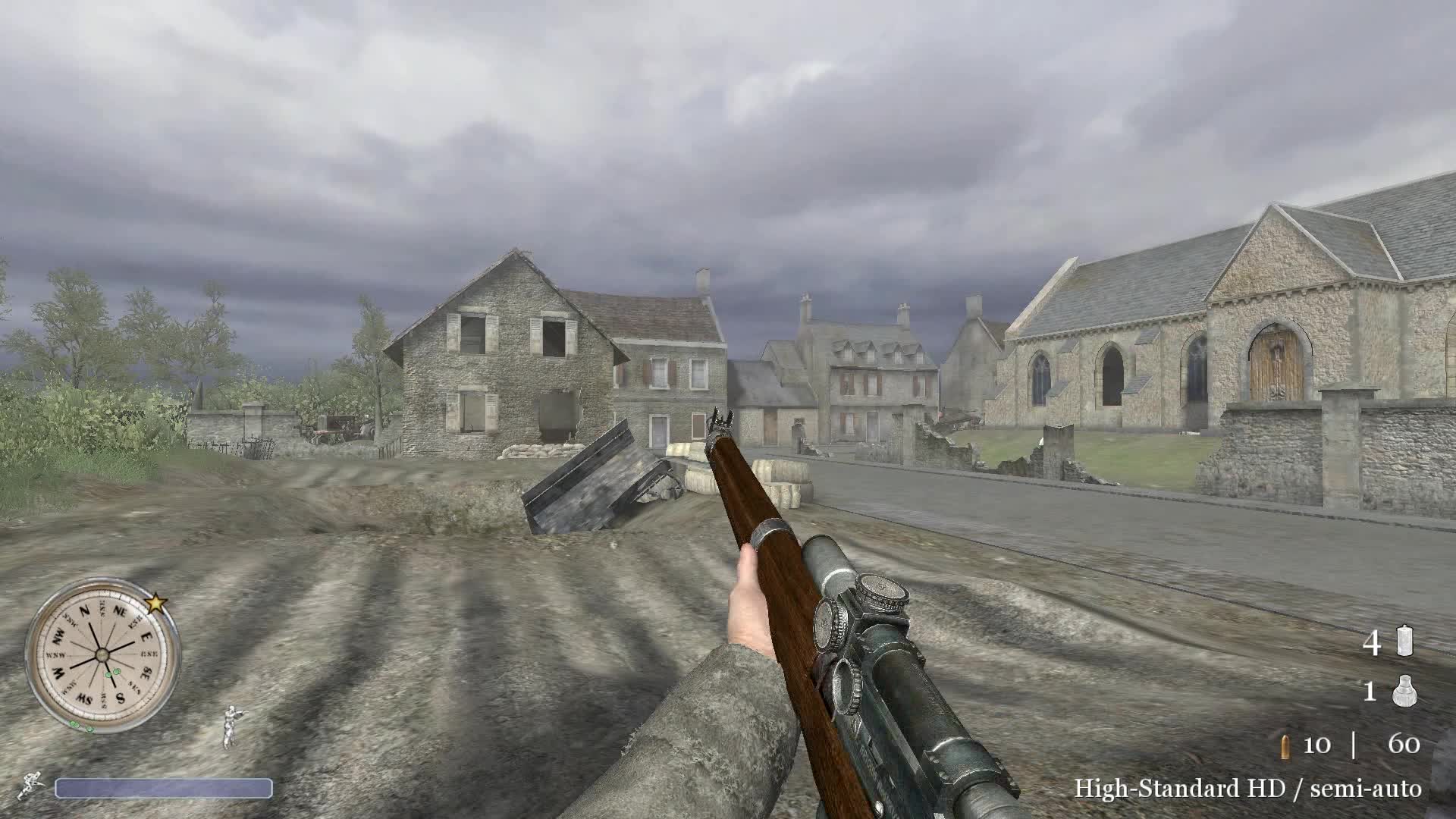The height and width of the screenshot is (819, 1456).
Task: Click the standing soldier stance icon
Action: tap(231, 726)
